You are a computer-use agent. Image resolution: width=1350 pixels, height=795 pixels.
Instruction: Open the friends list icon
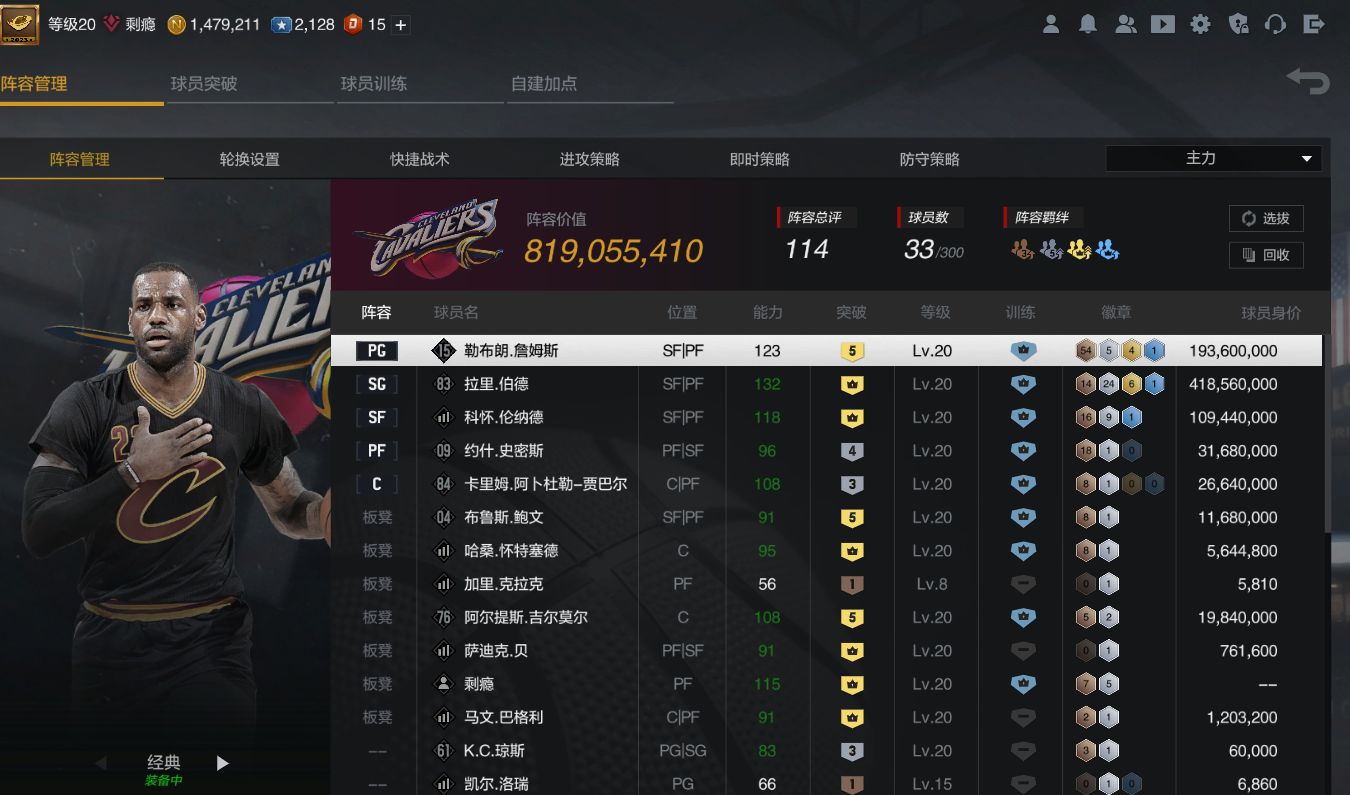tap(1126, 24)
